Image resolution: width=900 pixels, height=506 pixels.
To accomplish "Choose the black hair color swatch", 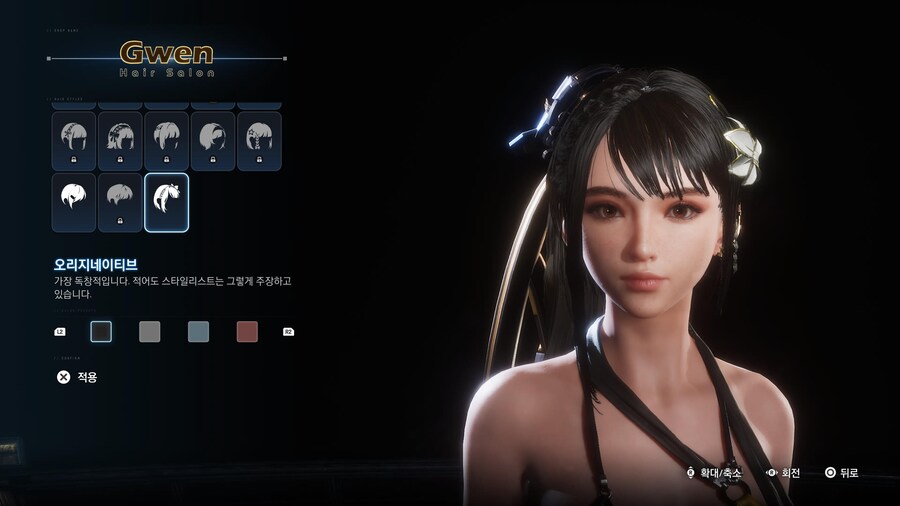I will click(101, 332).
